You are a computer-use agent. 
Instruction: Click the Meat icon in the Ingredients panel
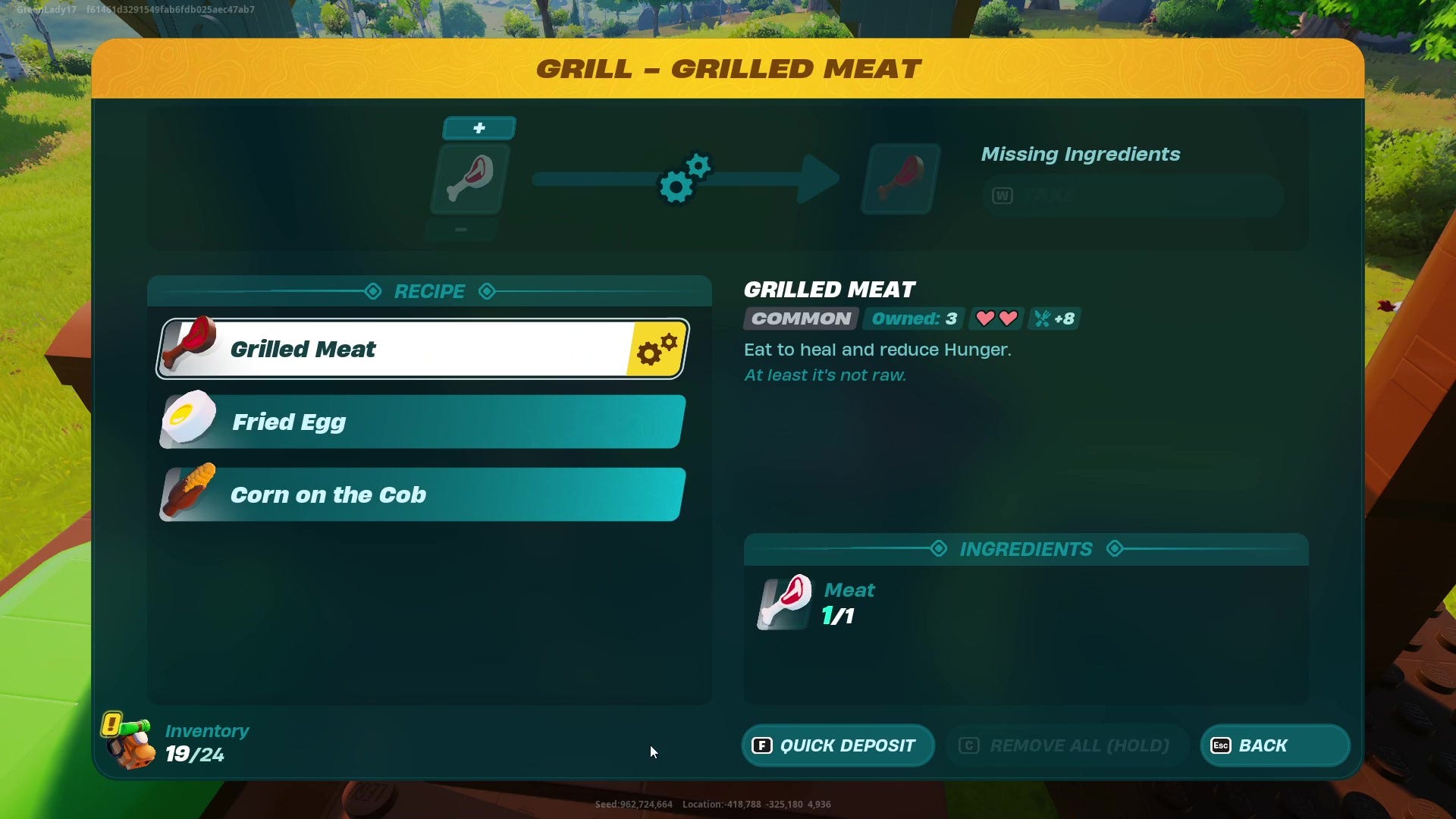(783, 603)
